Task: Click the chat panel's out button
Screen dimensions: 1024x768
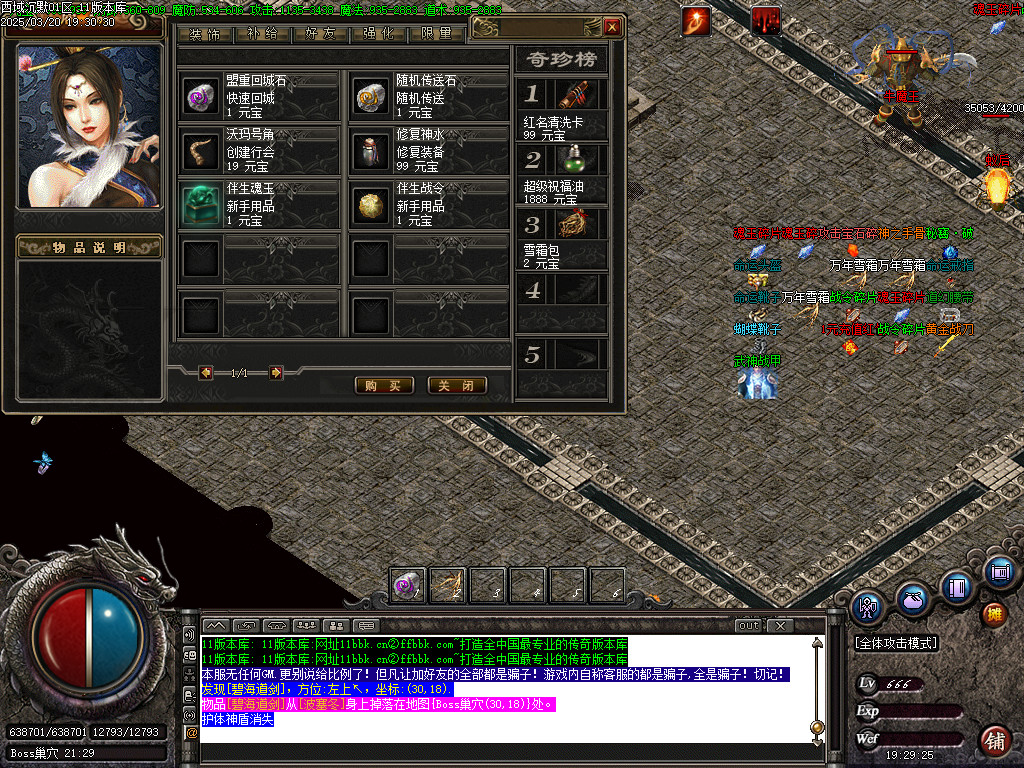Action: pyautogui.click(x=748, y=625)
